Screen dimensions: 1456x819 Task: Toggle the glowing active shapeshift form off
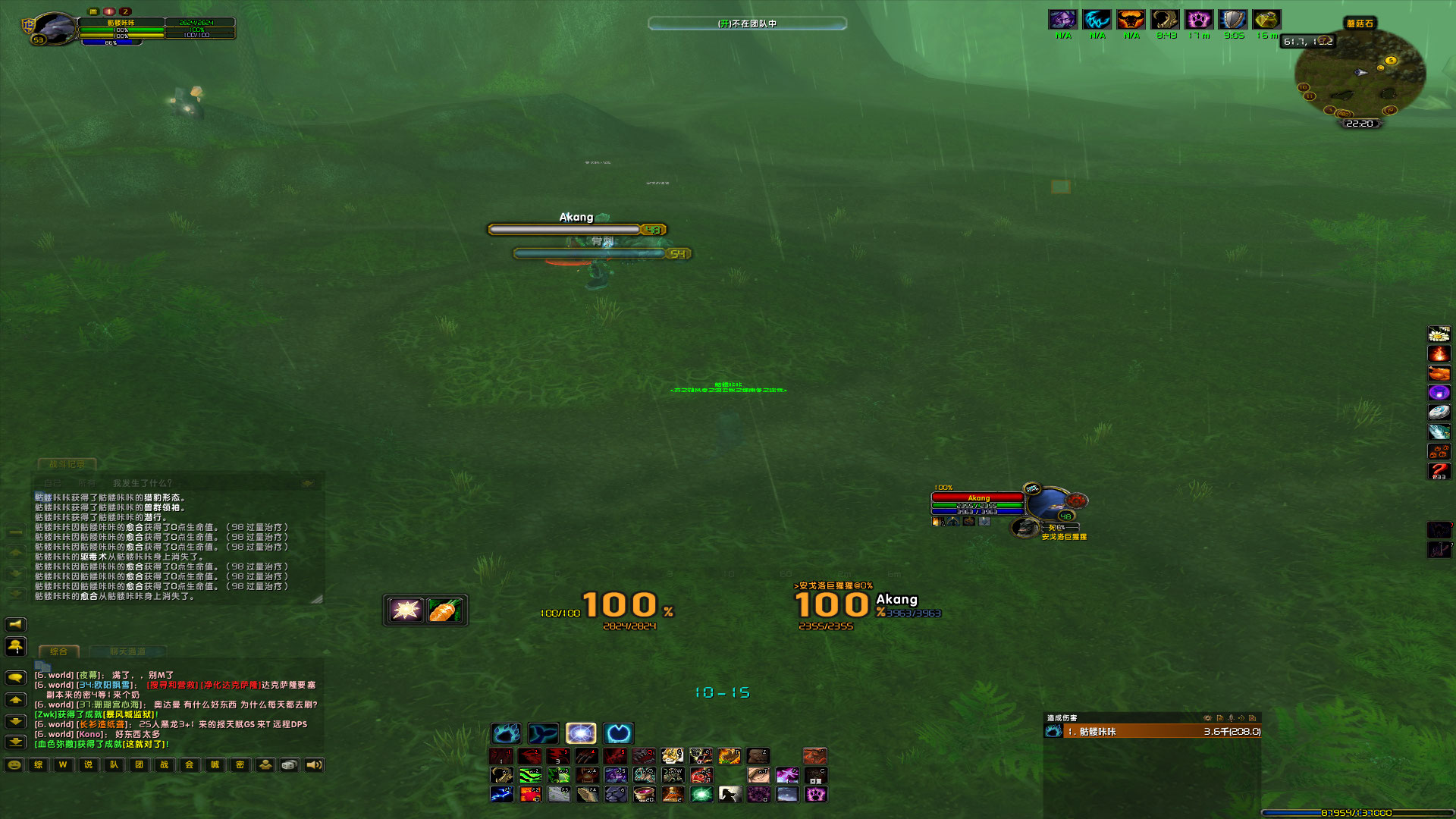pyautogui.click(x=582, y=733)
